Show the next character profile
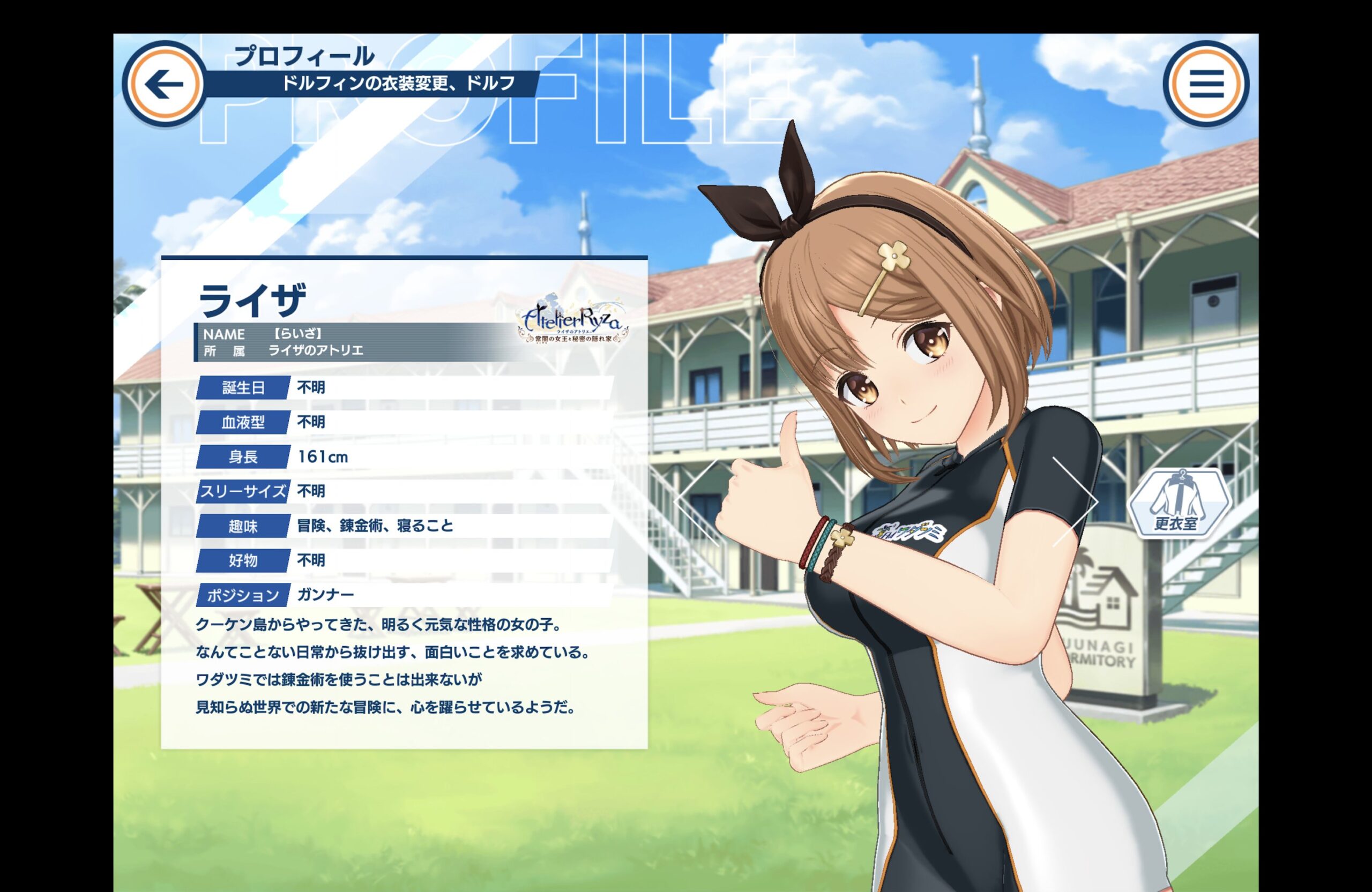The image size is (1372, 892). [1076, 503]
